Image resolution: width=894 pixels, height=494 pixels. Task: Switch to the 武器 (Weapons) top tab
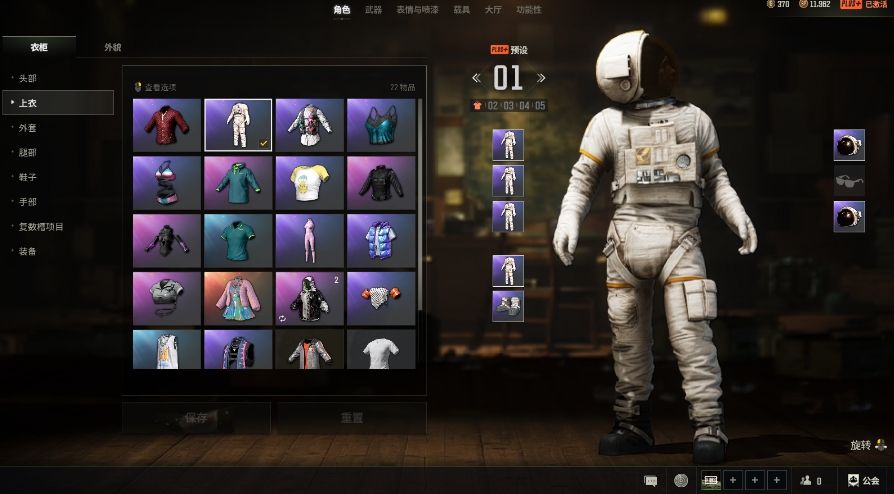(373, 9)
